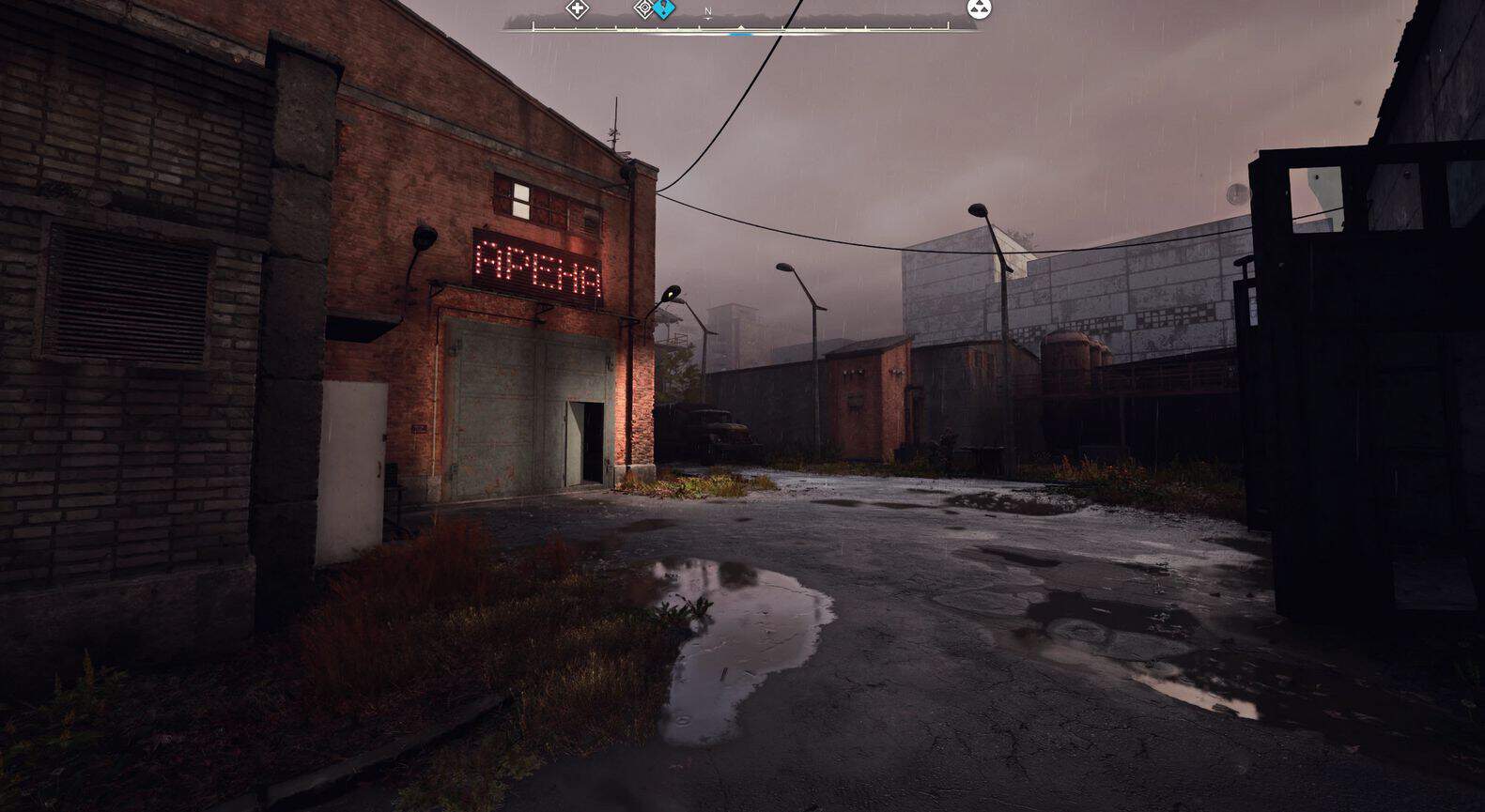Screen dimensions: 1485x812
Task: Select the blue quest marker on compass
Action: click(665, 9)
